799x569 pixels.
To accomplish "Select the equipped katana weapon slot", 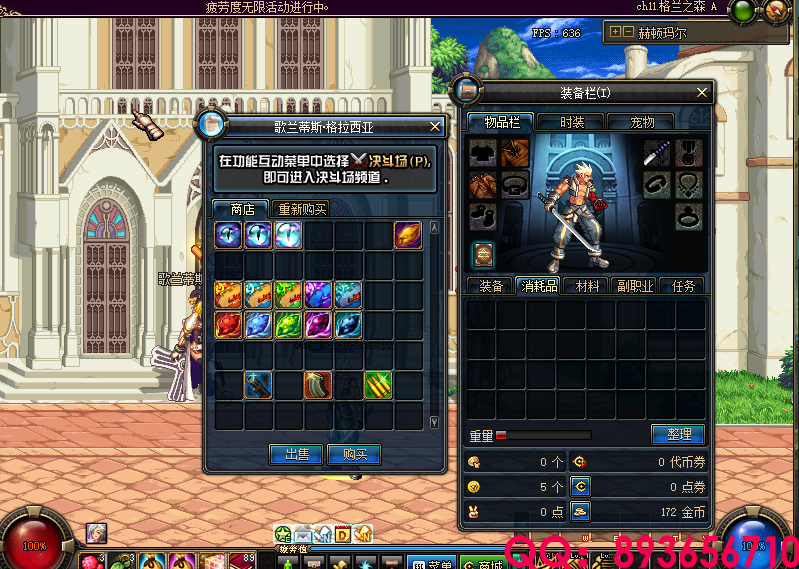I will coord(656,153).
